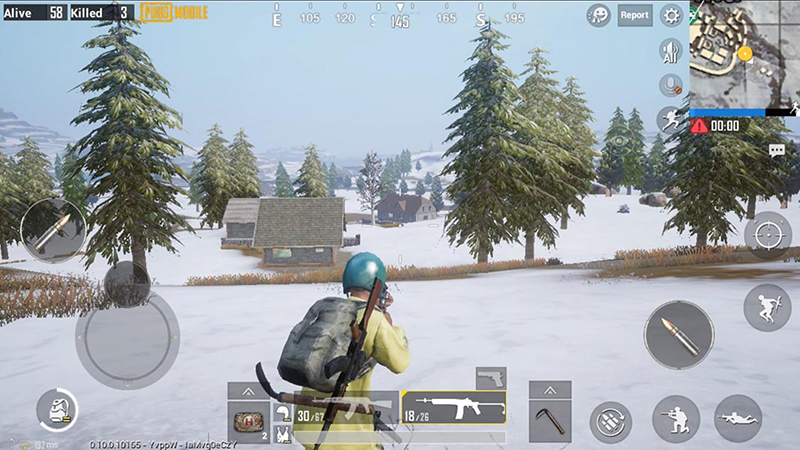Image resolution: width=800 pixels, height=450 pixels.
Task: Tap the auto-sprint running figure icon
Action: pos(670,120)
